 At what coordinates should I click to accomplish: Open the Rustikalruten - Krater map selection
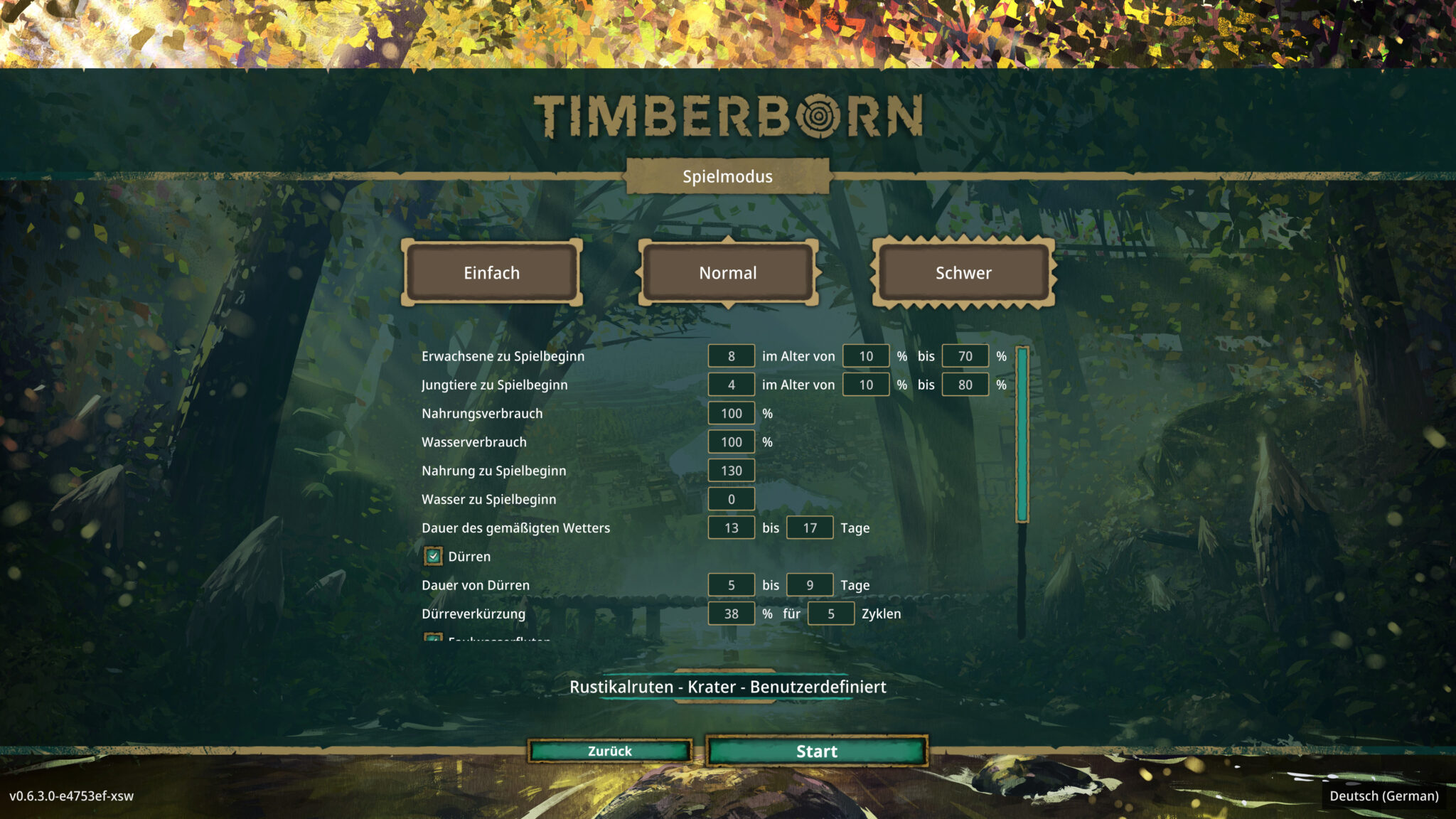click(x=727, y=687)
